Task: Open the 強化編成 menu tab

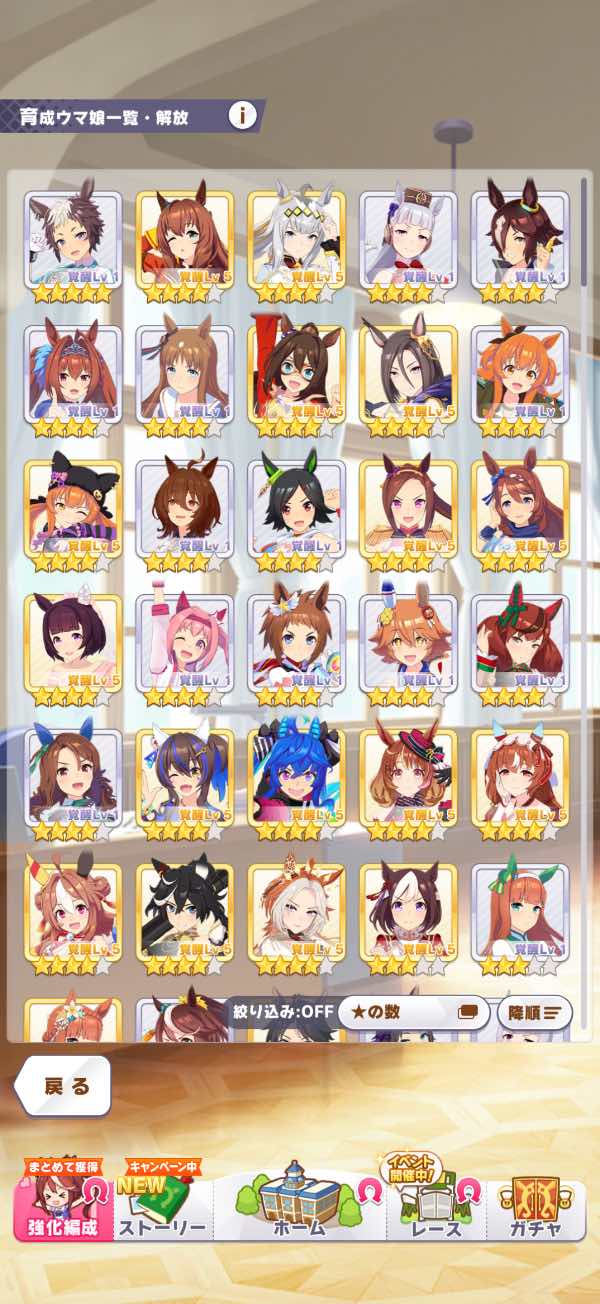Action: coord(62,1208)
